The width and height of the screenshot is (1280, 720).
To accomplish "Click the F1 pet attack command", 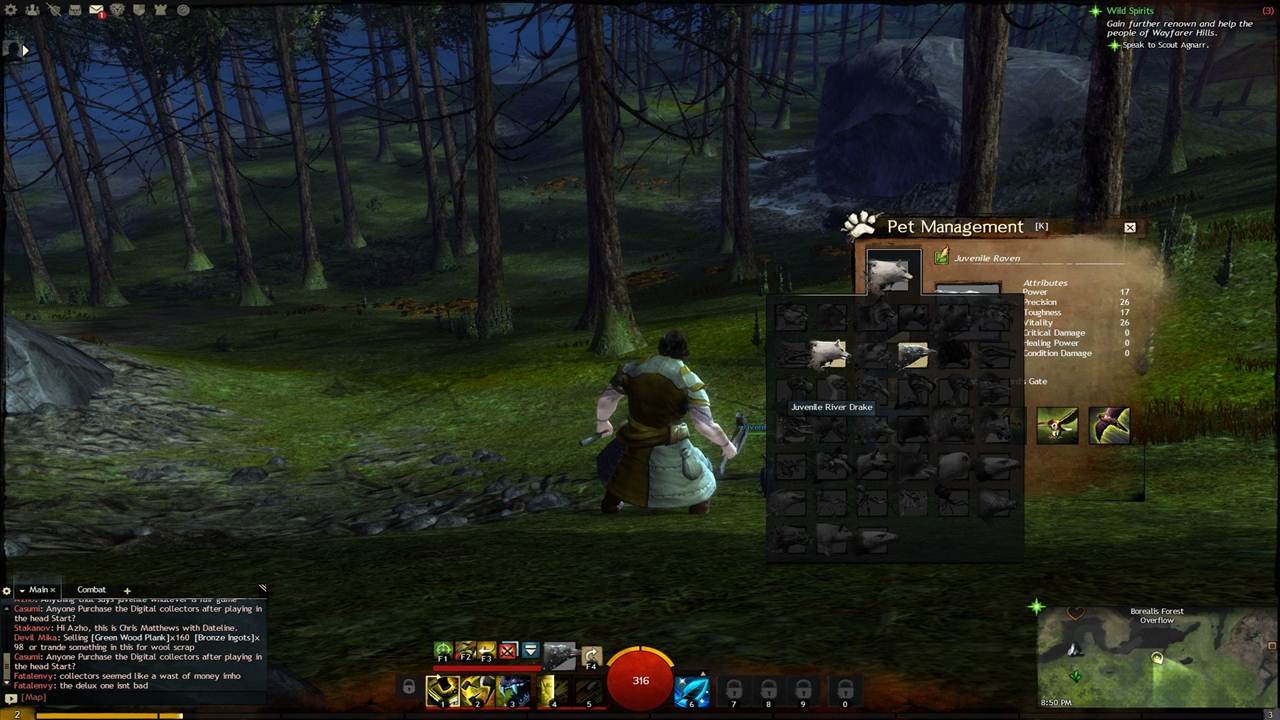I will click(x=443, y=652).
